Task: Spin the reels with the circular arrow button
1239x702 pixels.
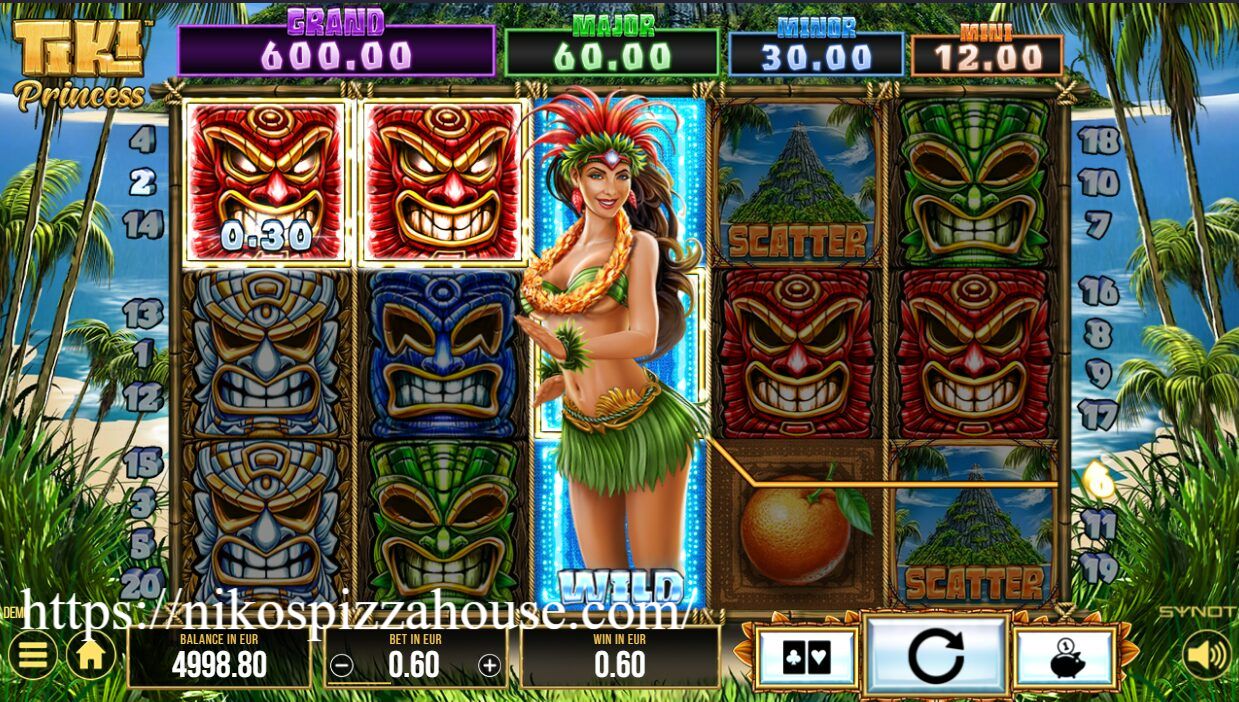Action: [936, 657]
